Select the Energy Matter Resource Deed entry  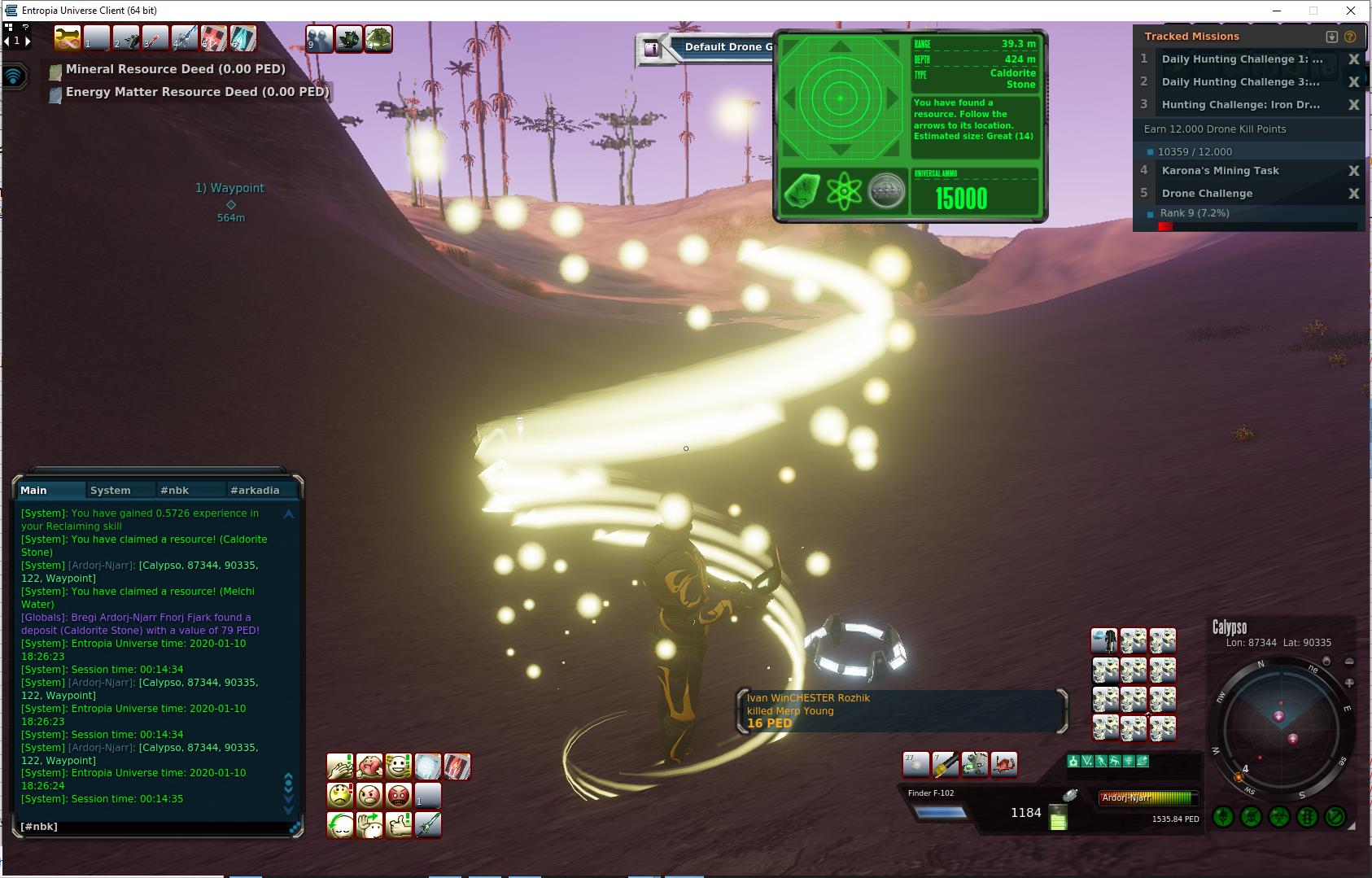coord(197,93)
